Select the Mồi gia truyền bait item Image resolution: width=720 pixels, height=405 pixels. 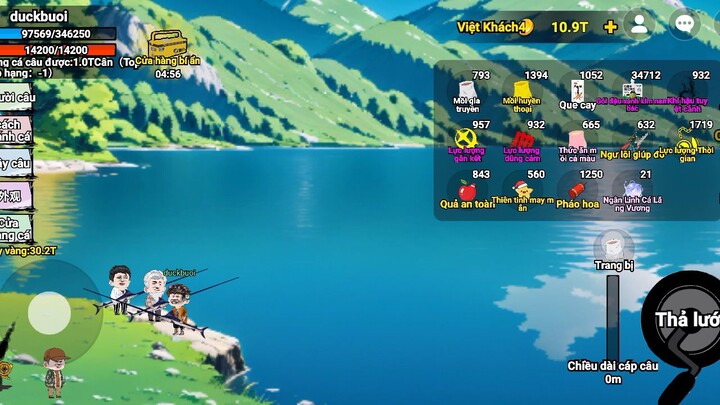(466, 90)
